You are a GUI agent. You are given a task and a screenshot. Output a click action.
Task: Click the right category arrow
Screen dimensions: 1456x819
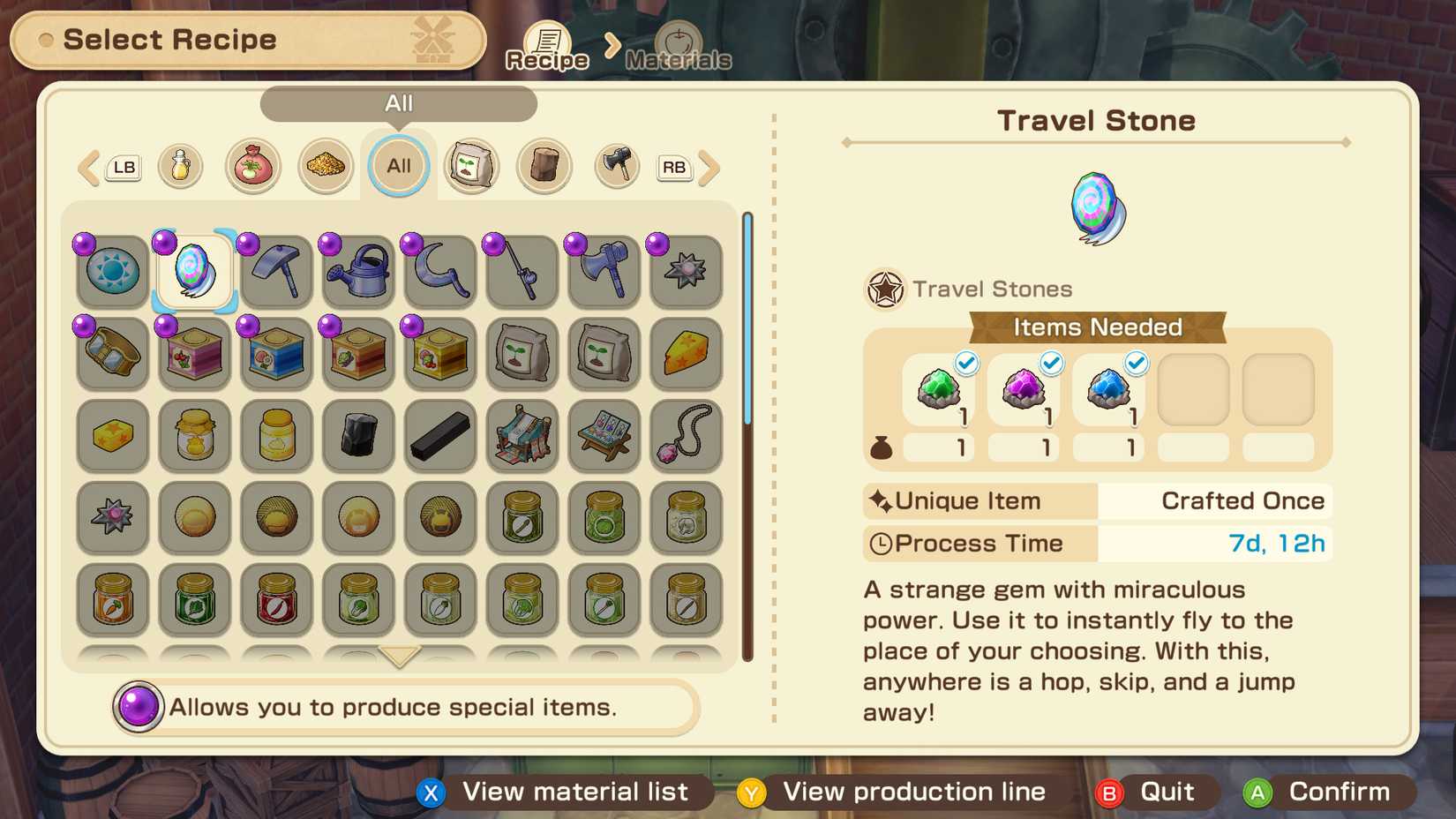707,166
